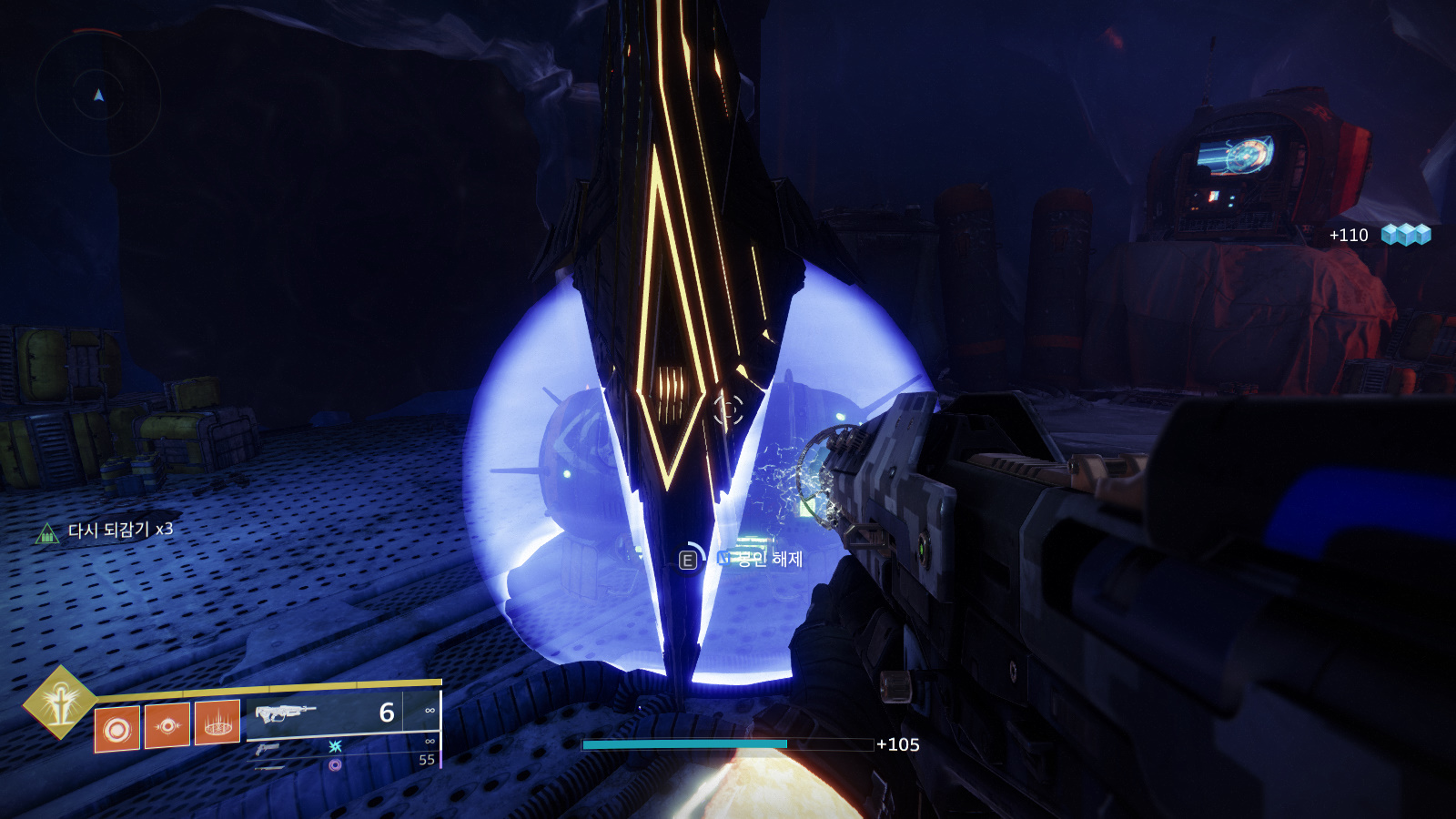Viewport: 1456px width, 819px height.
Task: Click the blue Glimmer cubes icon
Action: (1406, 235)
